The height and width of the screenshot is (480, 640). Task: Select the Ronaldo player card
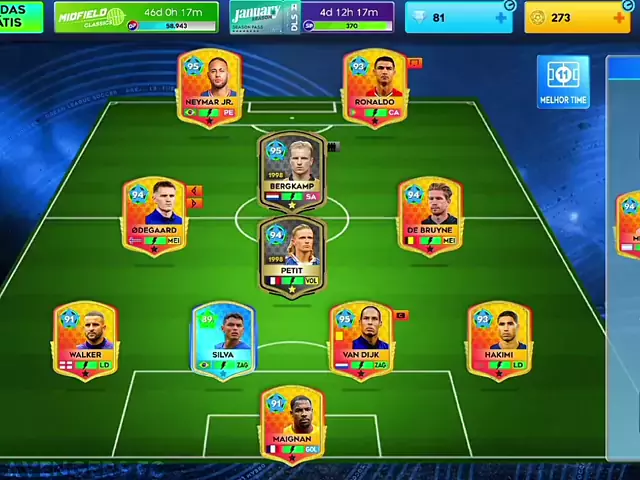click(374, 87)
